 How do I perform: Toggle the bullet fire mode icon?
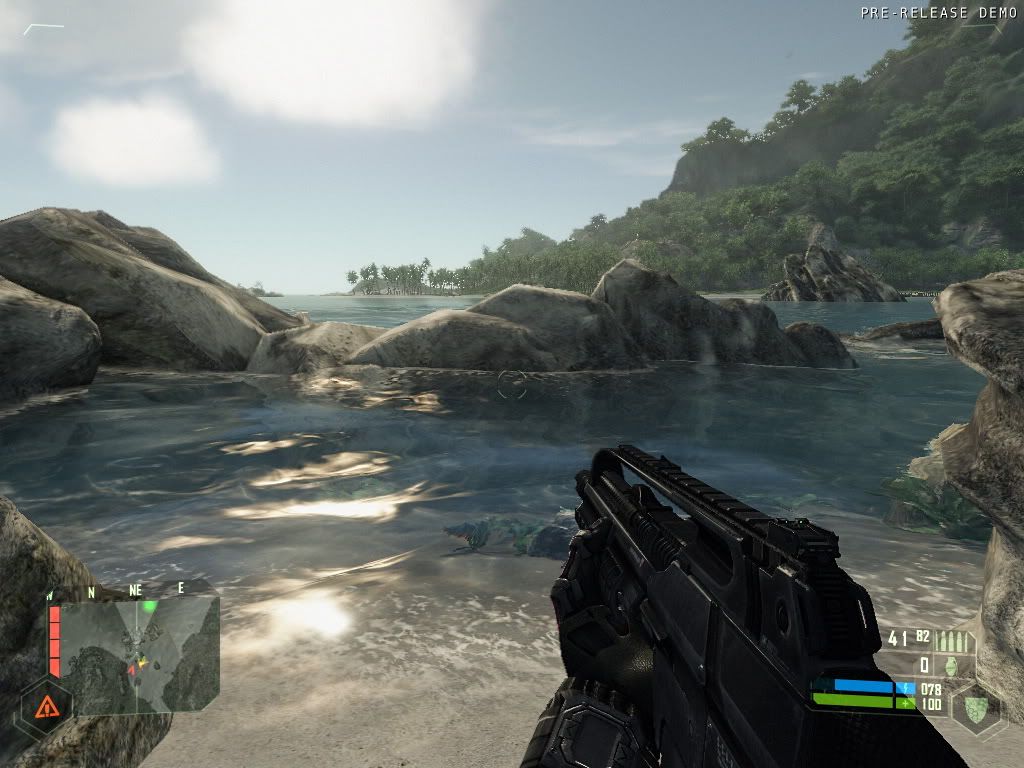[x=951, y=639]
